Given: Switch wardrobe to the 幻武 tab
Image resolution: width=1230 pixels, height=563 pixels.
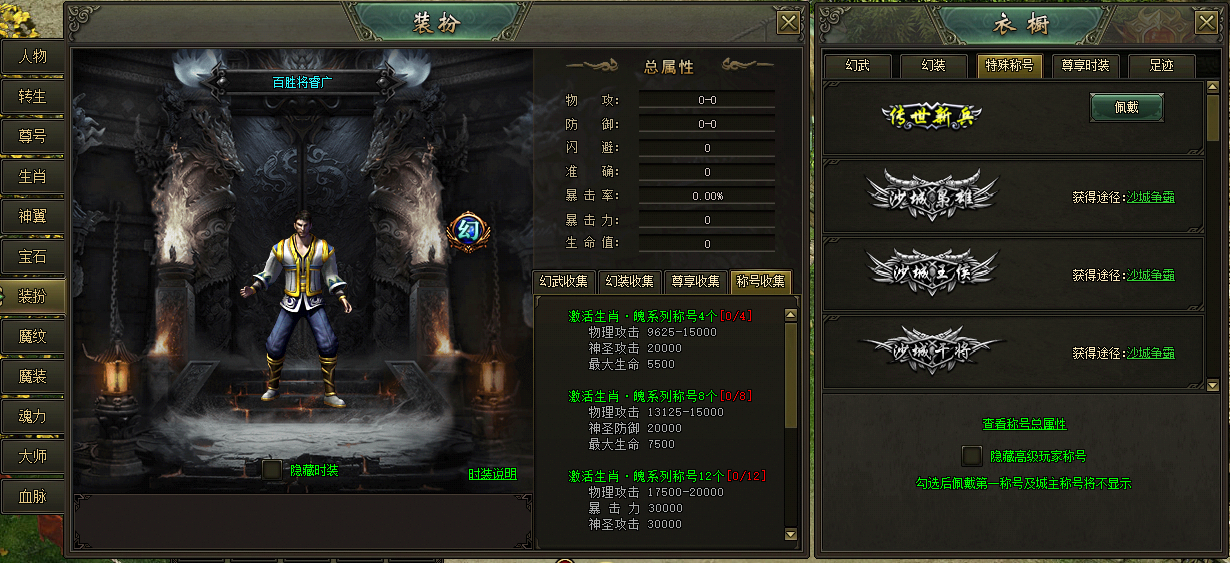Looking at the screenshot, I should (857, 66).
